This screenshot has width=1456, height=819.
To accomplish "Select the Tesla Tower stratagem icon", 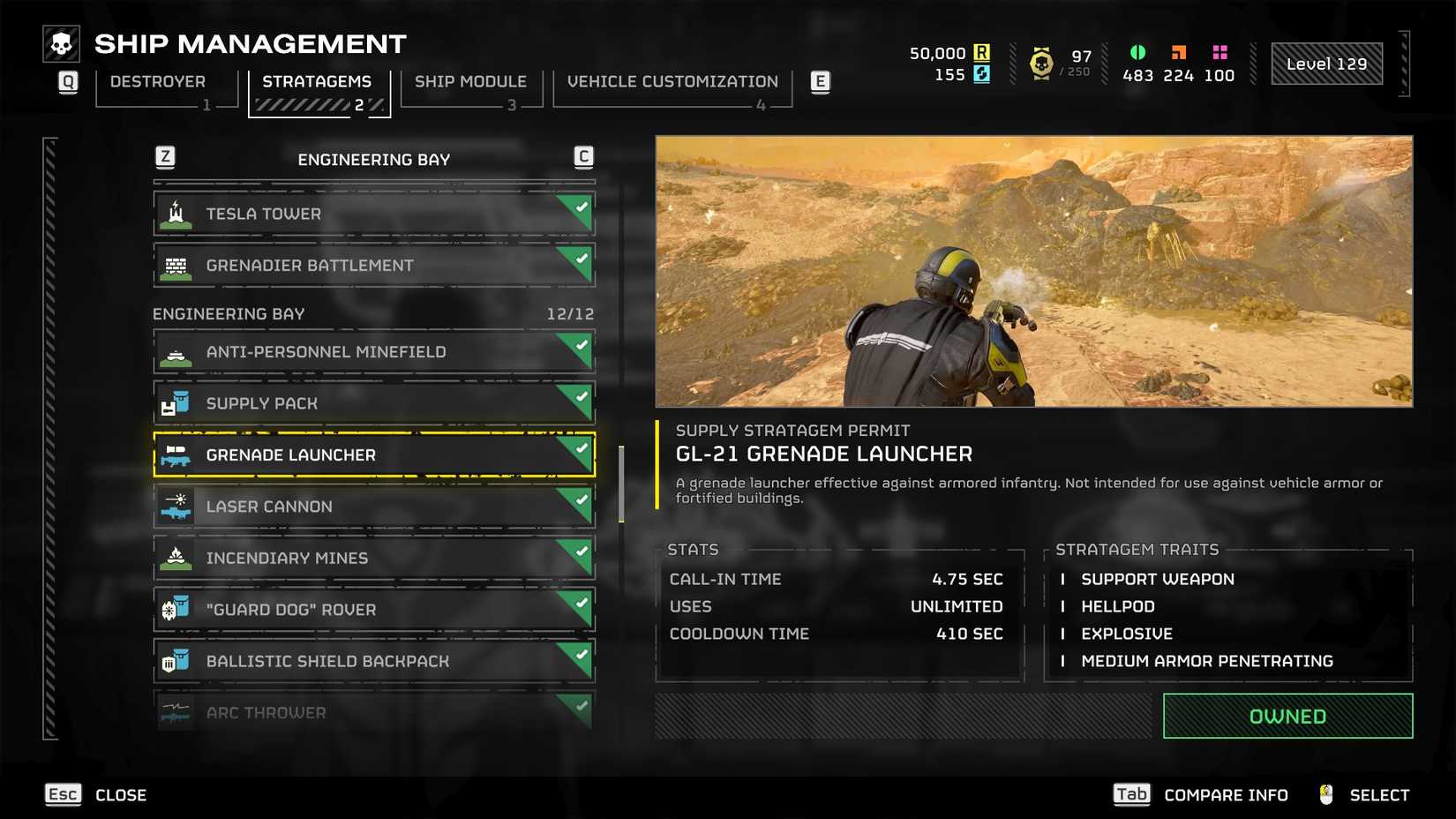I will [176, 212].
